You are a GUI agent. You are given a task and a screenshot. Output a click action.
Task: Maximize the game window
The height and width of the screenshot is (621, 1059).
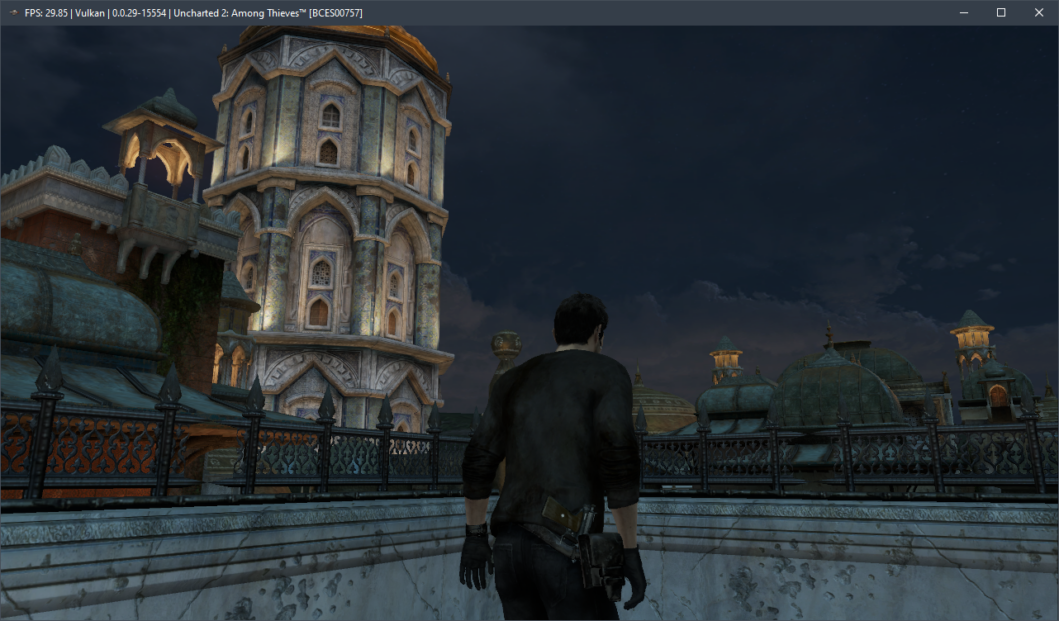tap(1000, 12)
